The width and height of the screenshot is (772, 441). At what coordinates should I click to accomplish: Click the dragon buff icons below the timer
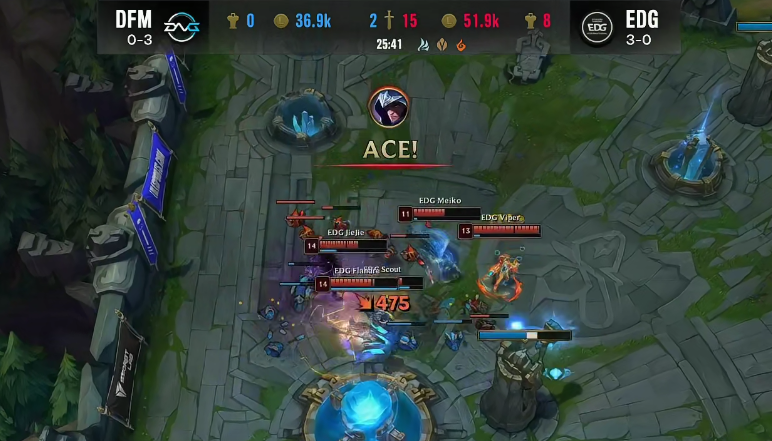tap(441, 45)
